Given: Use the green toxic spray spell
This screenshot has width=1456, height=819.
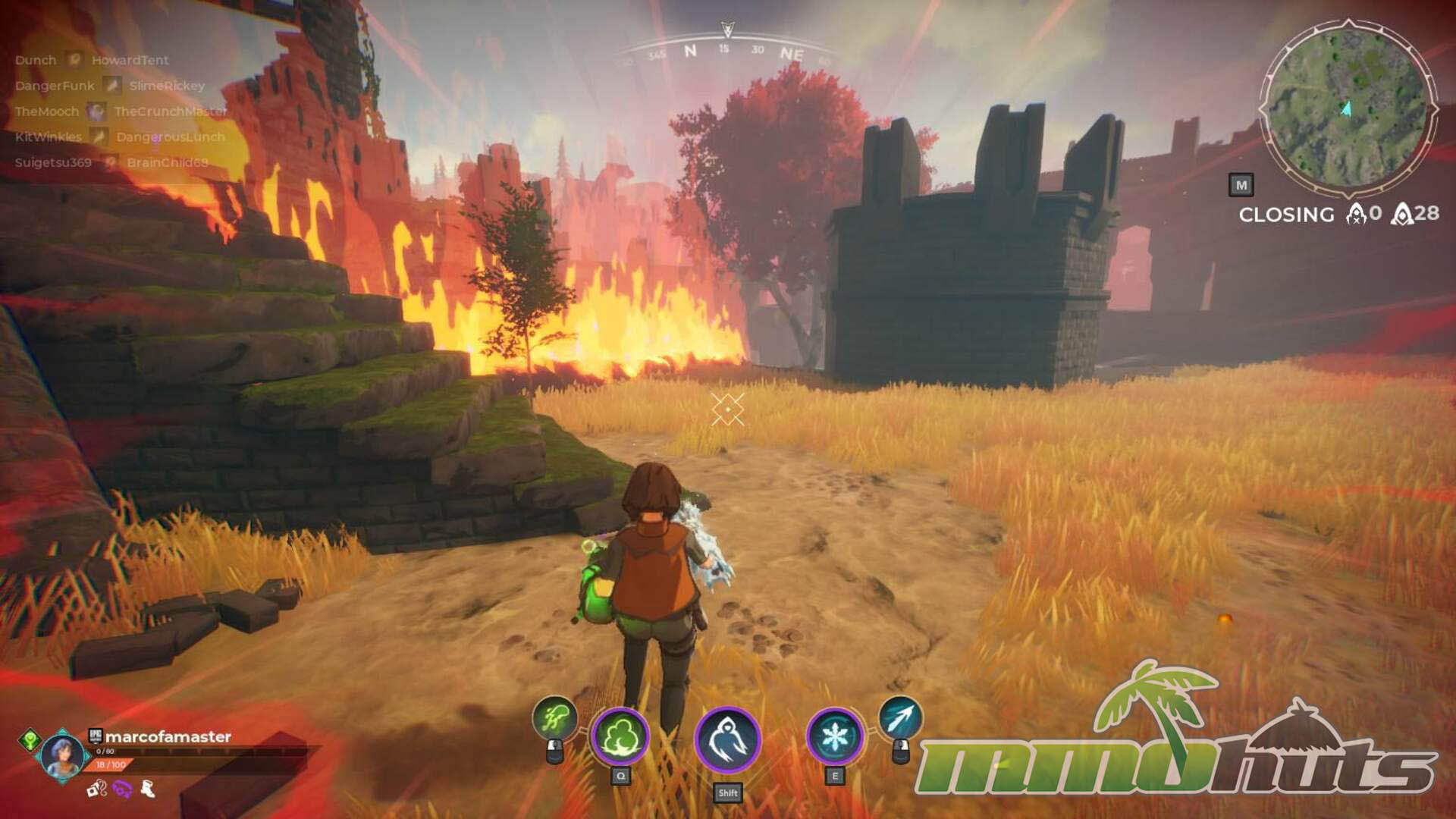Looking at the screenshot, I should click(x=554, y=717).
